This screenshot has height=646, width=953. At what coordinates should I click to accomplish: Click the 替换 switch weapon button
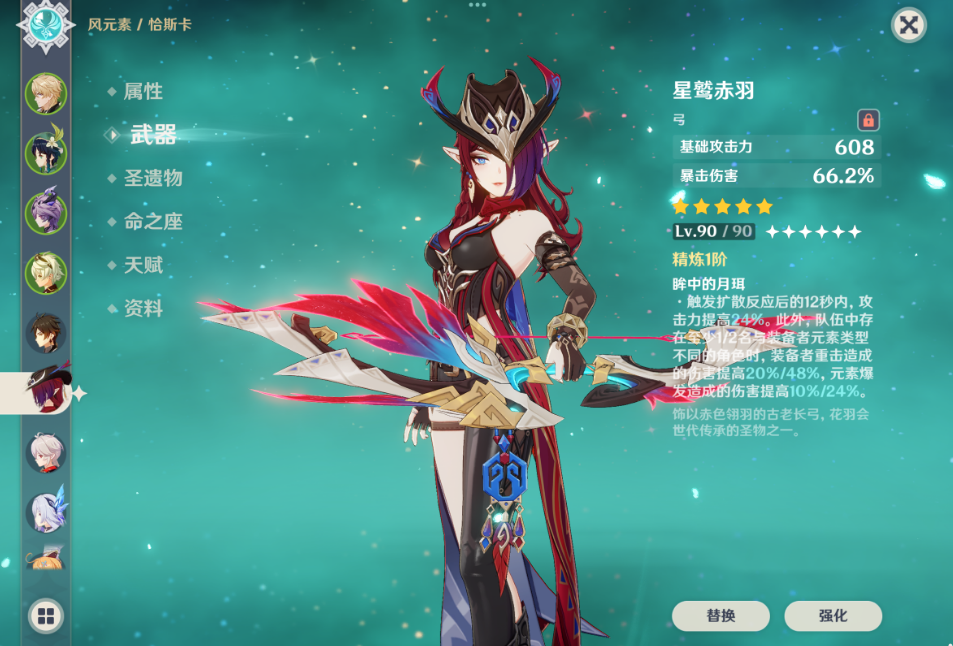pyautogui.click(x=720, y=616)
